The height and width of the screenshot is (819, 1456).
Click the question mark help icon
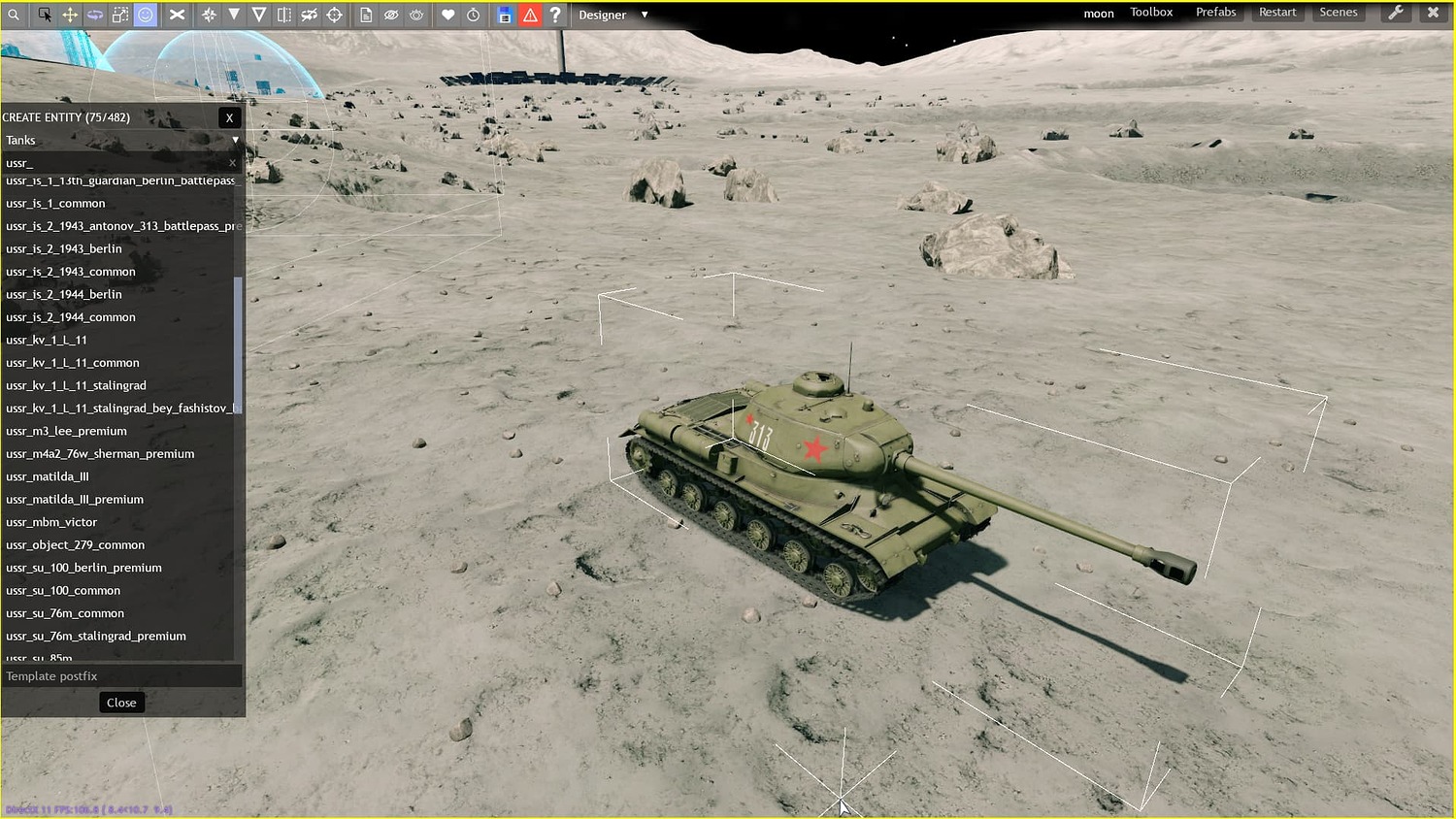554,15
